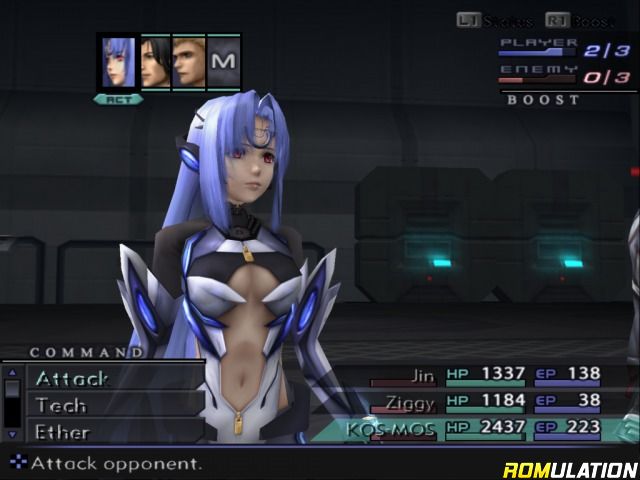Pick the Ether command
This screenshot has width=640, height=480.
tap(63, 432)
